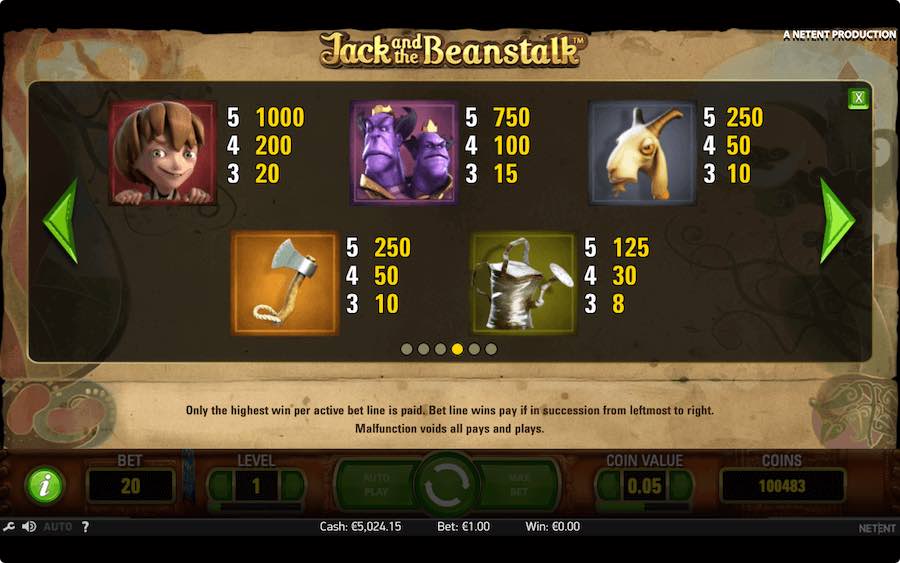Image resolution: width=900 pixels, height=563 pixels.
Task: Click the highlighted yellow page dot
Action: 457,349
